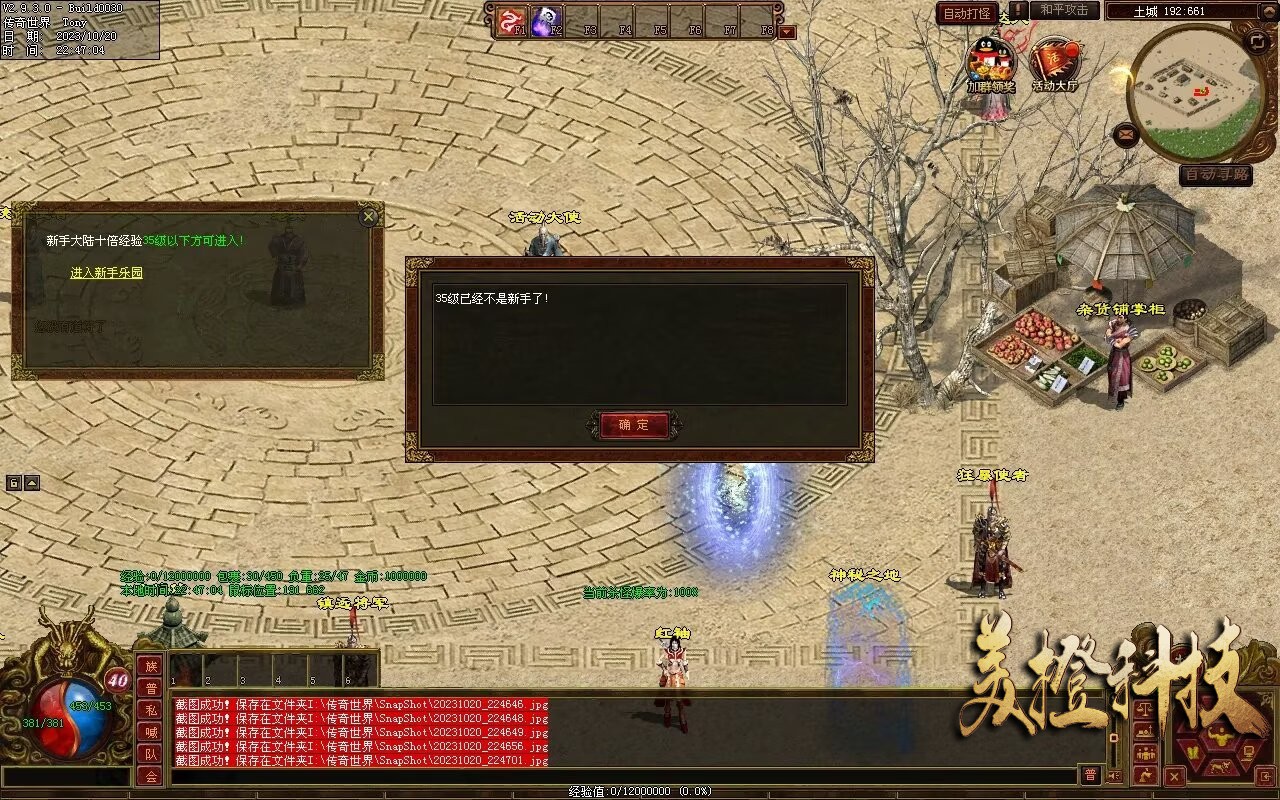Switch to the 喊 shout chat channel
Viewport: 1280px width, 800px height.
click(150, 732)
